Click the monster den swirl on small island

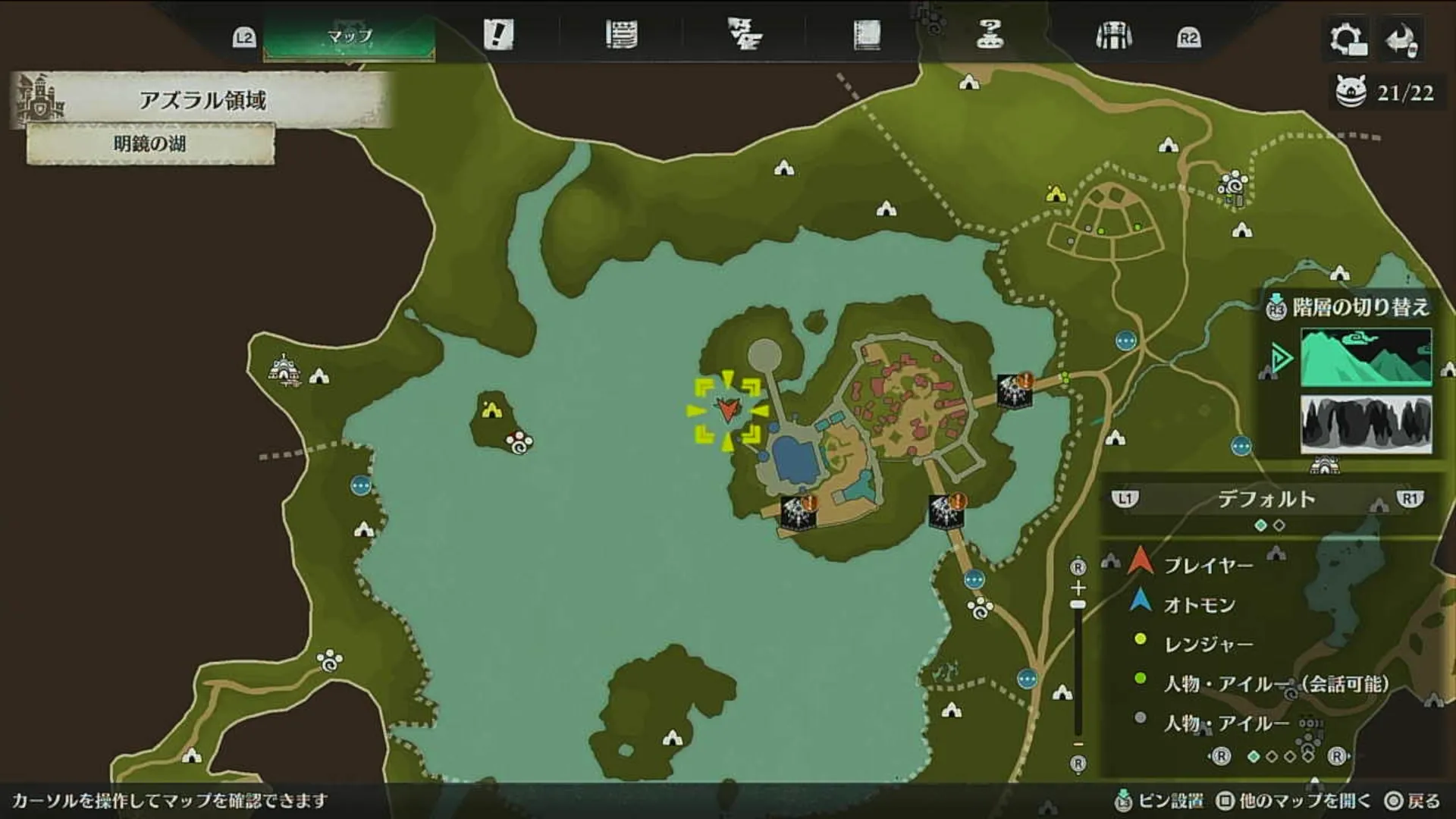[x=520, y=441]
